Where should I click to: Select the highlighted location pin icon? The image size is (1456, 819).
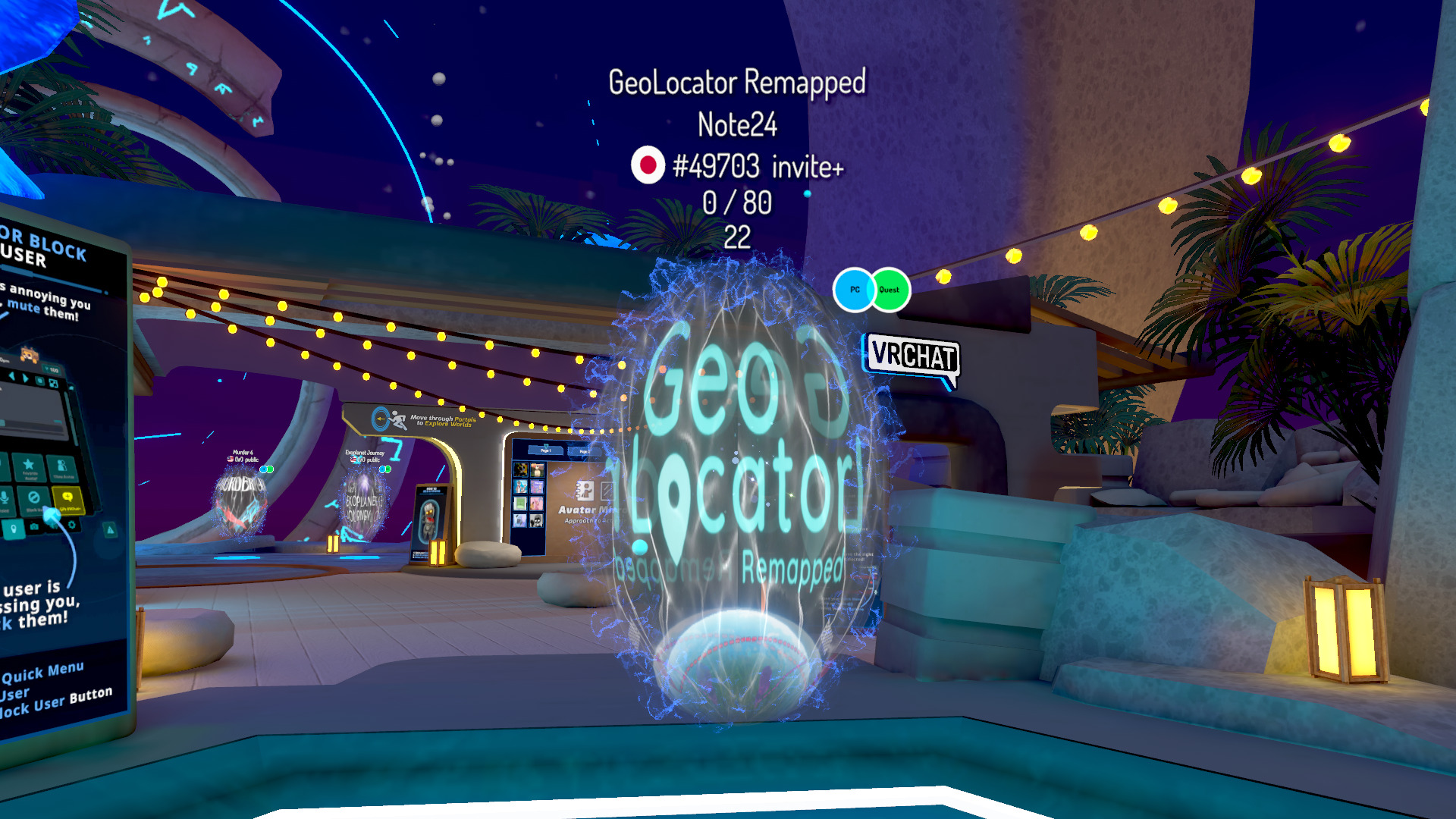(14, 528)
